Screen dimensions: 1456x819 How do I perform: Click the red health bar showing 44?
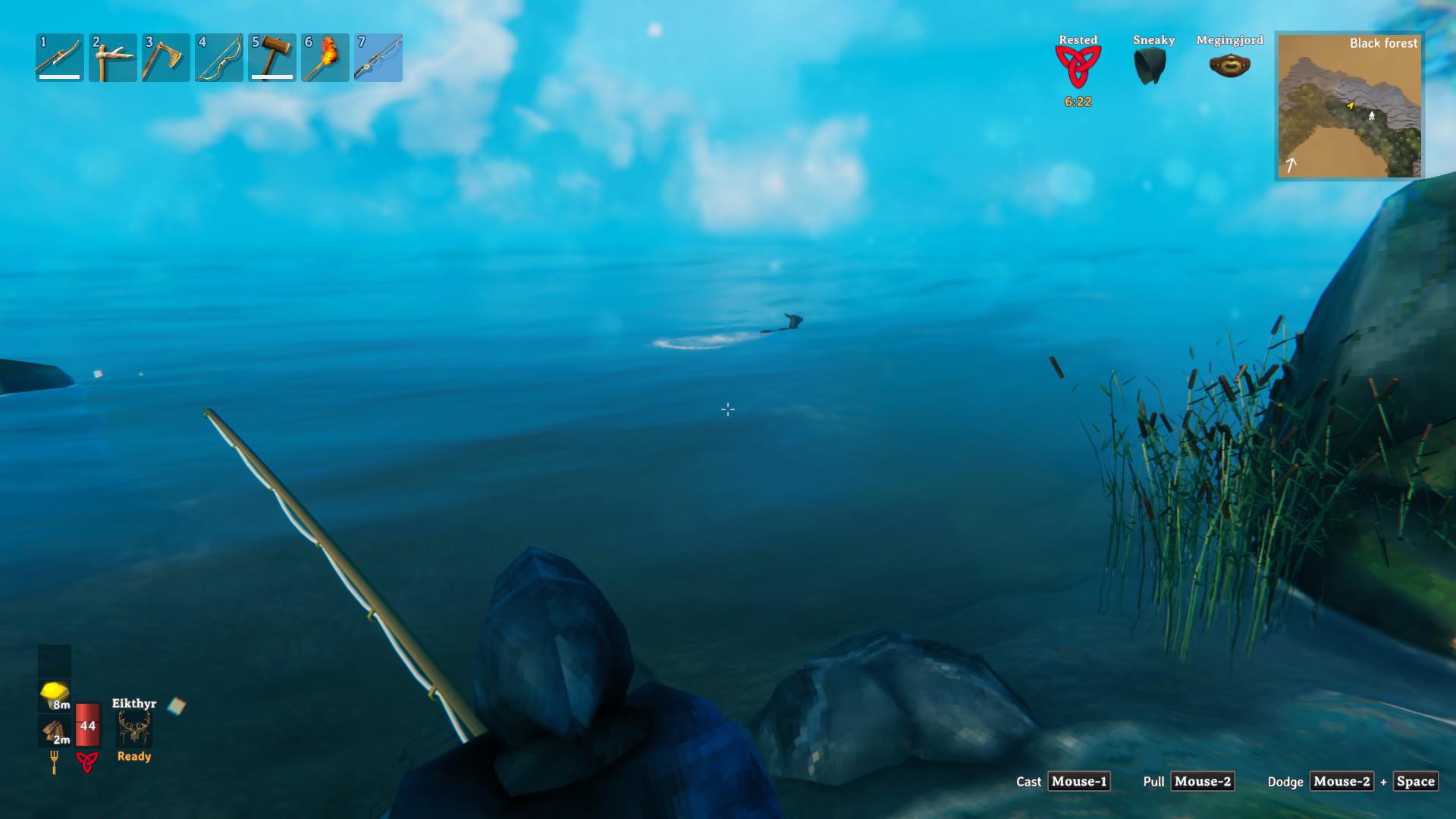[86, 726]
